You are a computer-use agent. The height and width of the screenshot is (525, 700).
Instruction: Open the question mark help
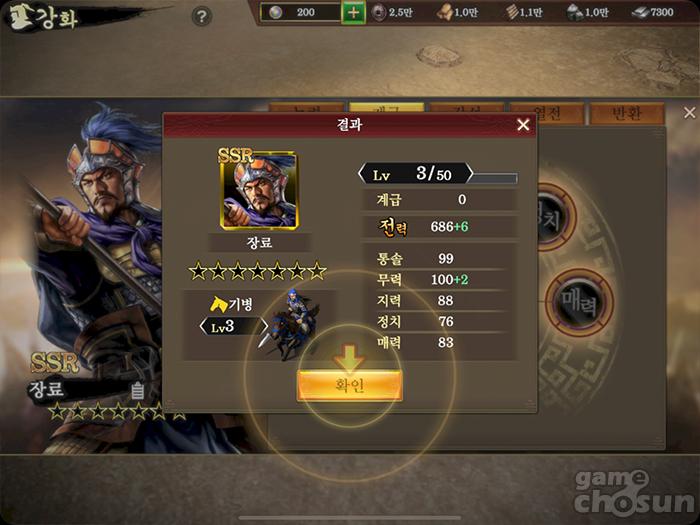pyautogui.click(x=202, y=17)
